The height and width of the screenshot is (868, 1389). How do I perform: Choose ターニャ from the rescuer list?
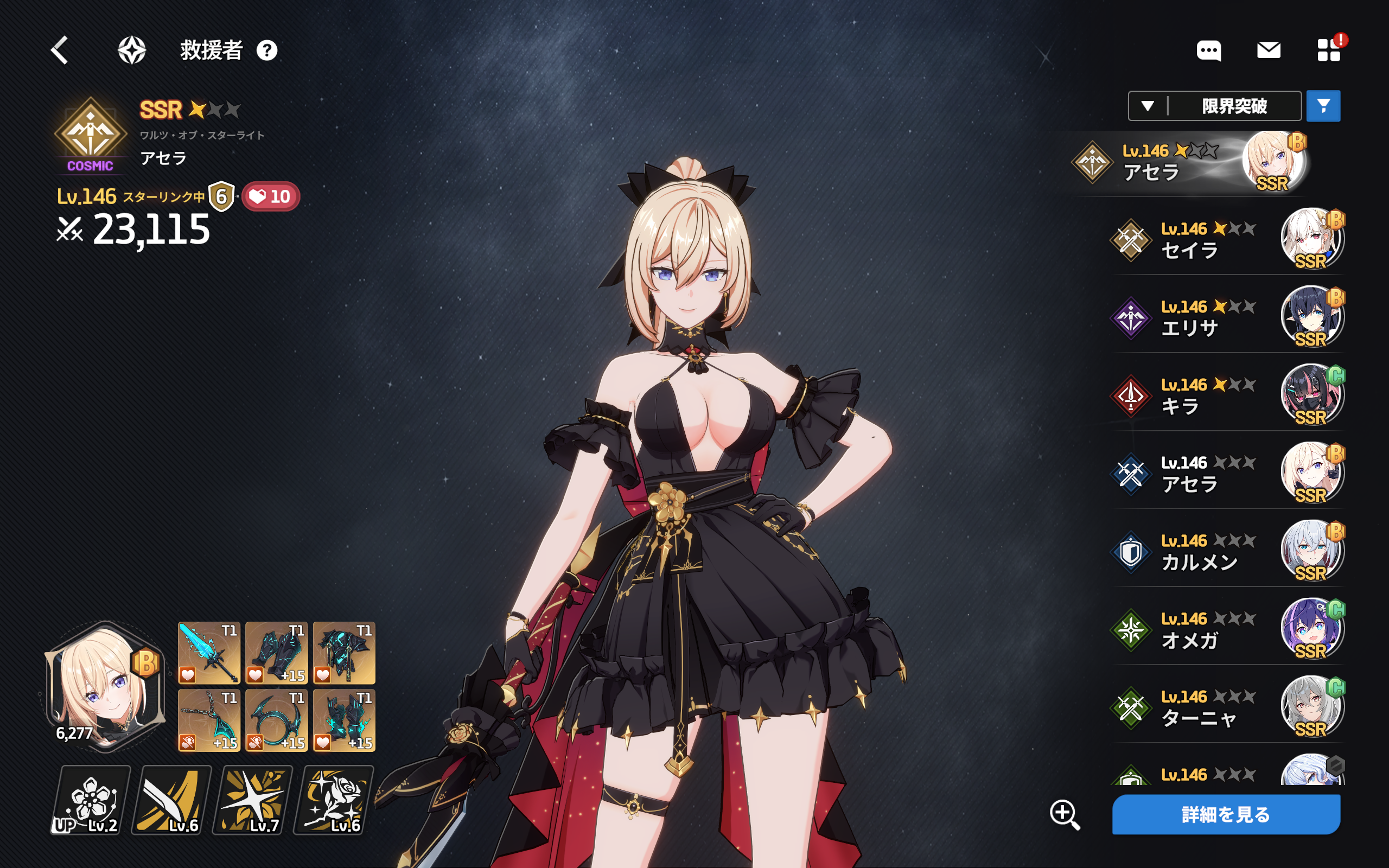1226,708
